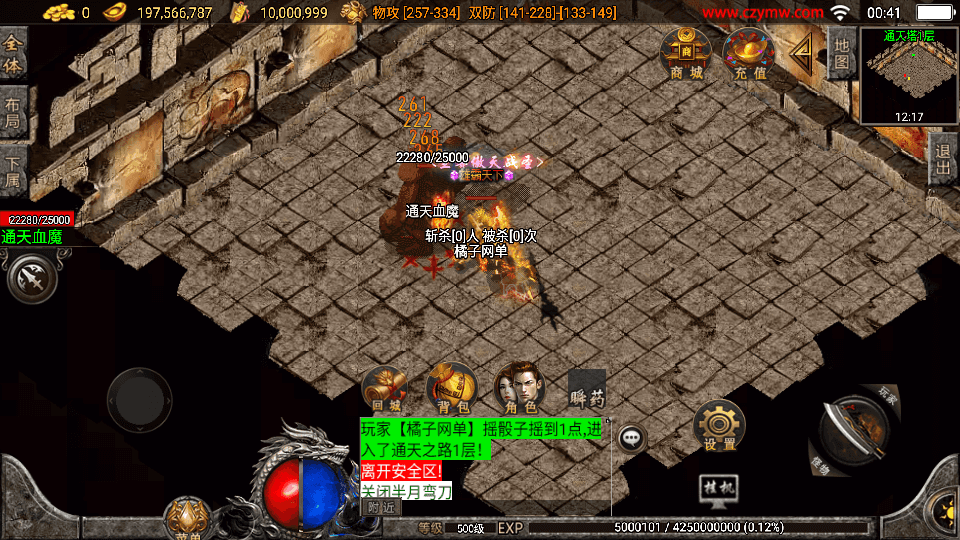Image resolution: width=960 pixels, height=540 pixels.
Task: Select the 下属 tab
Action: click(x=13, y=169)
